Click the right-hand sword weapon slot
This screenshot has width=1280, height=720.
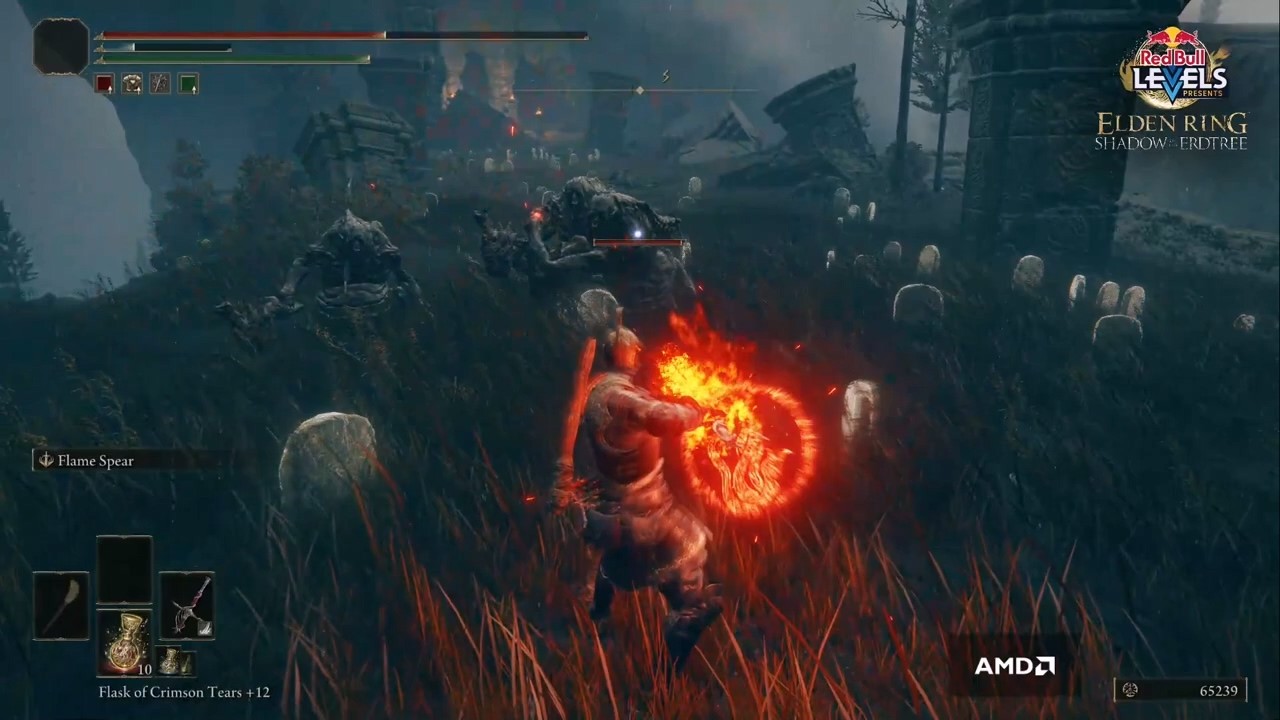(187, 606)
